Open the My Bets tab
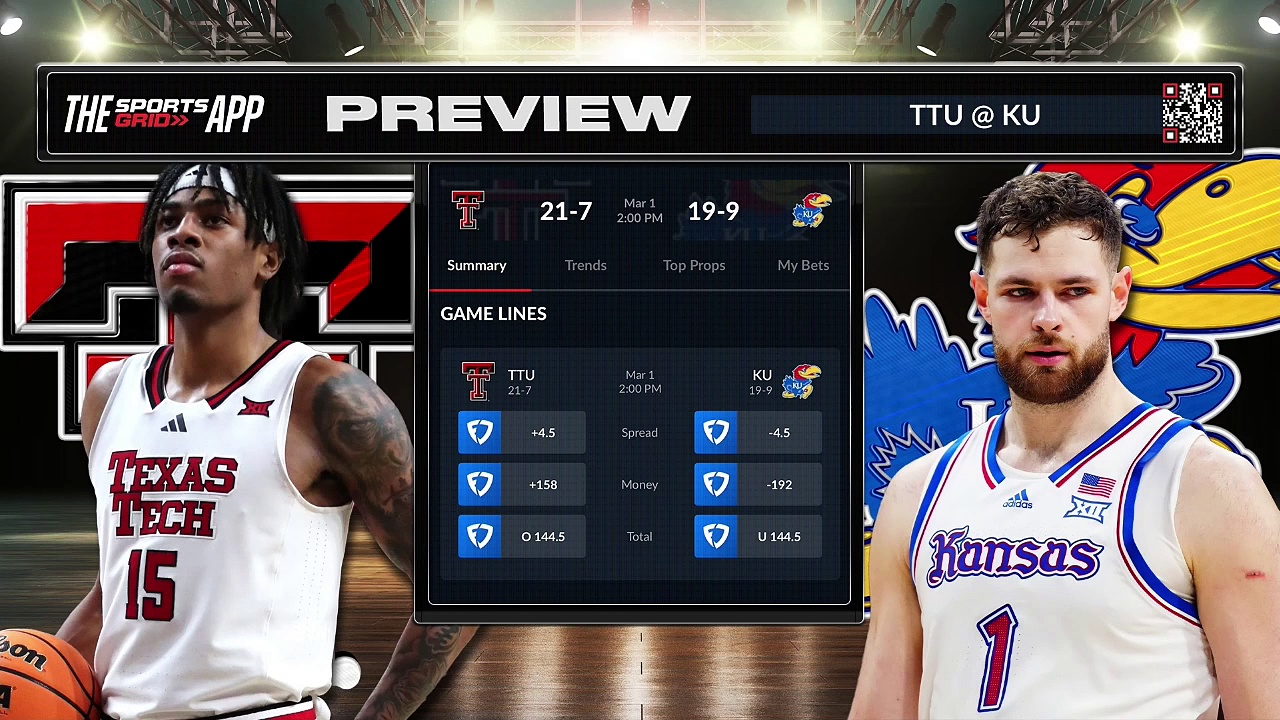Image resolution: width=1280 pixels, height=720 pixels. [803, 265]
